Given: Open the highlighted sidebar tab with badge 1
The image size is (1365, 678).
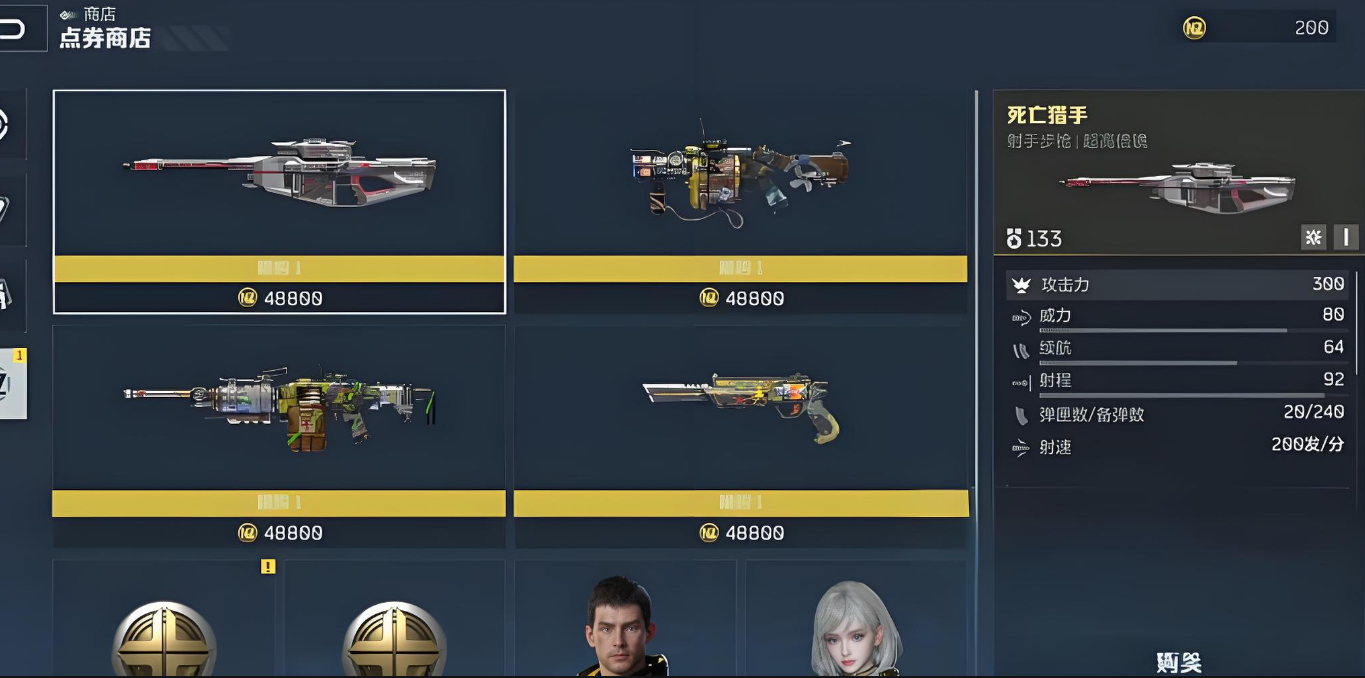Looking at the screenshot, I should pyautogui.click(x=12, y=383).
